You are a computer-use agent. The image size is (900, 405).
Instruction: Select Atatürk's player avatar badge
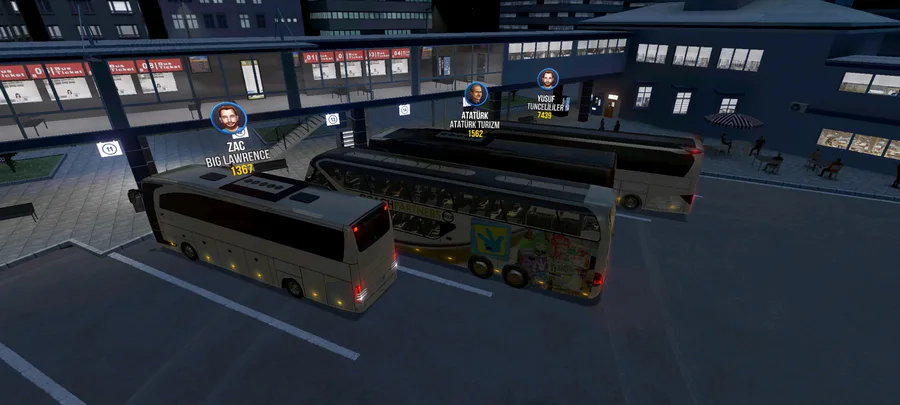click(x=475, y=95)
